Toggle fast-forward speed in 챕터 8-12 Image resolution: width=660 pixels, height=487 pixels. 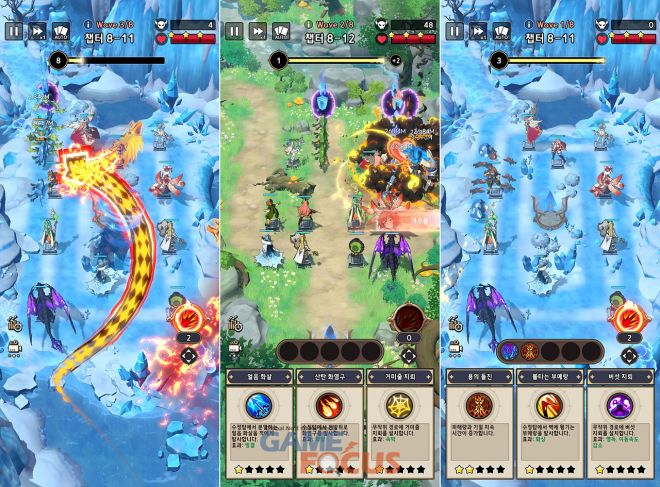click(257, 31)
